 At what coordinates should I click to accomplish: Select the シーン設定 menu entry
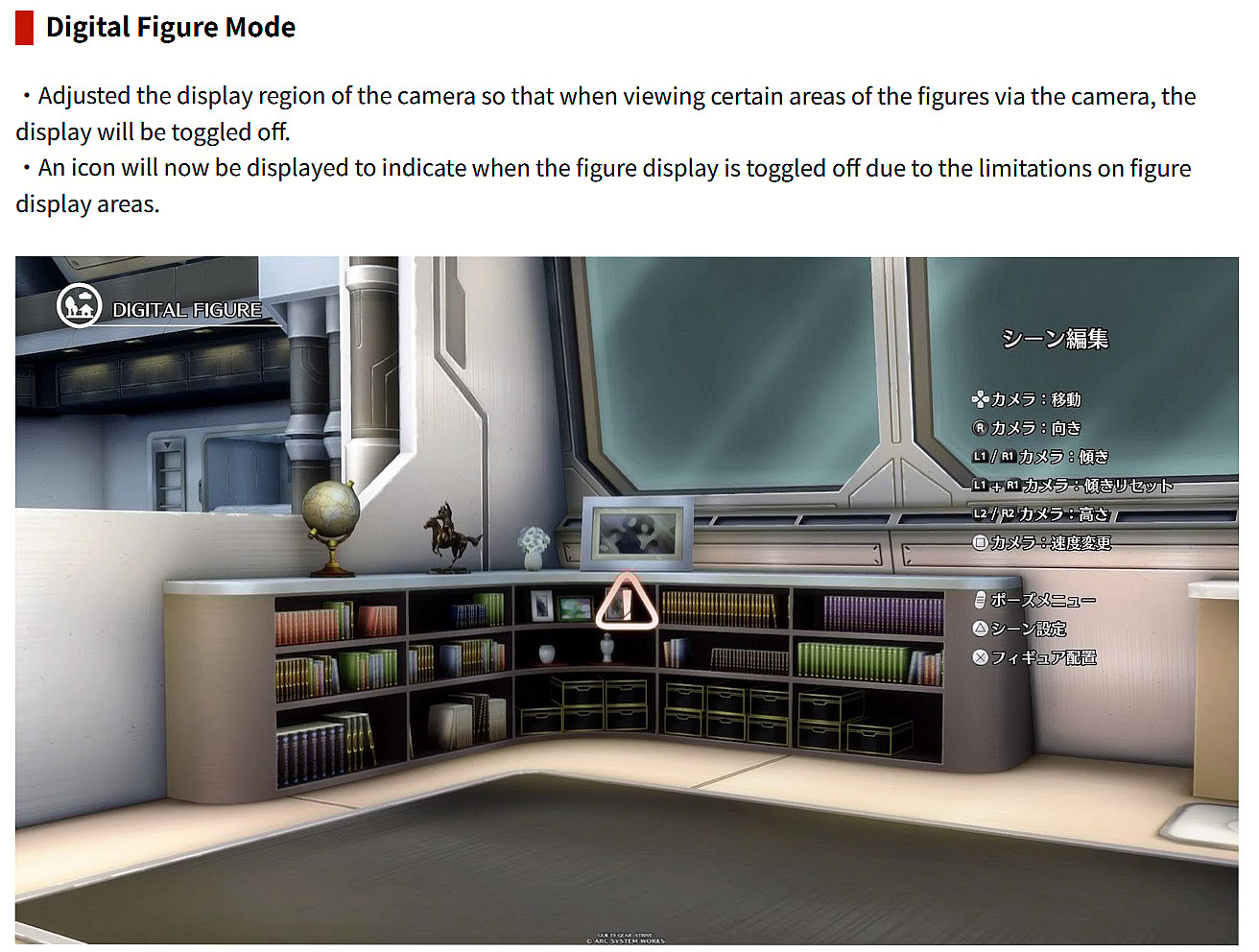click(x=1029, y=630)
